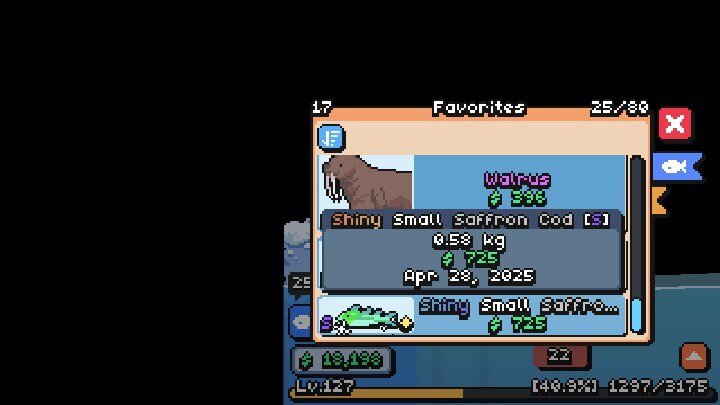
Task: Switch to the blue fish tab
Action: 676,166
